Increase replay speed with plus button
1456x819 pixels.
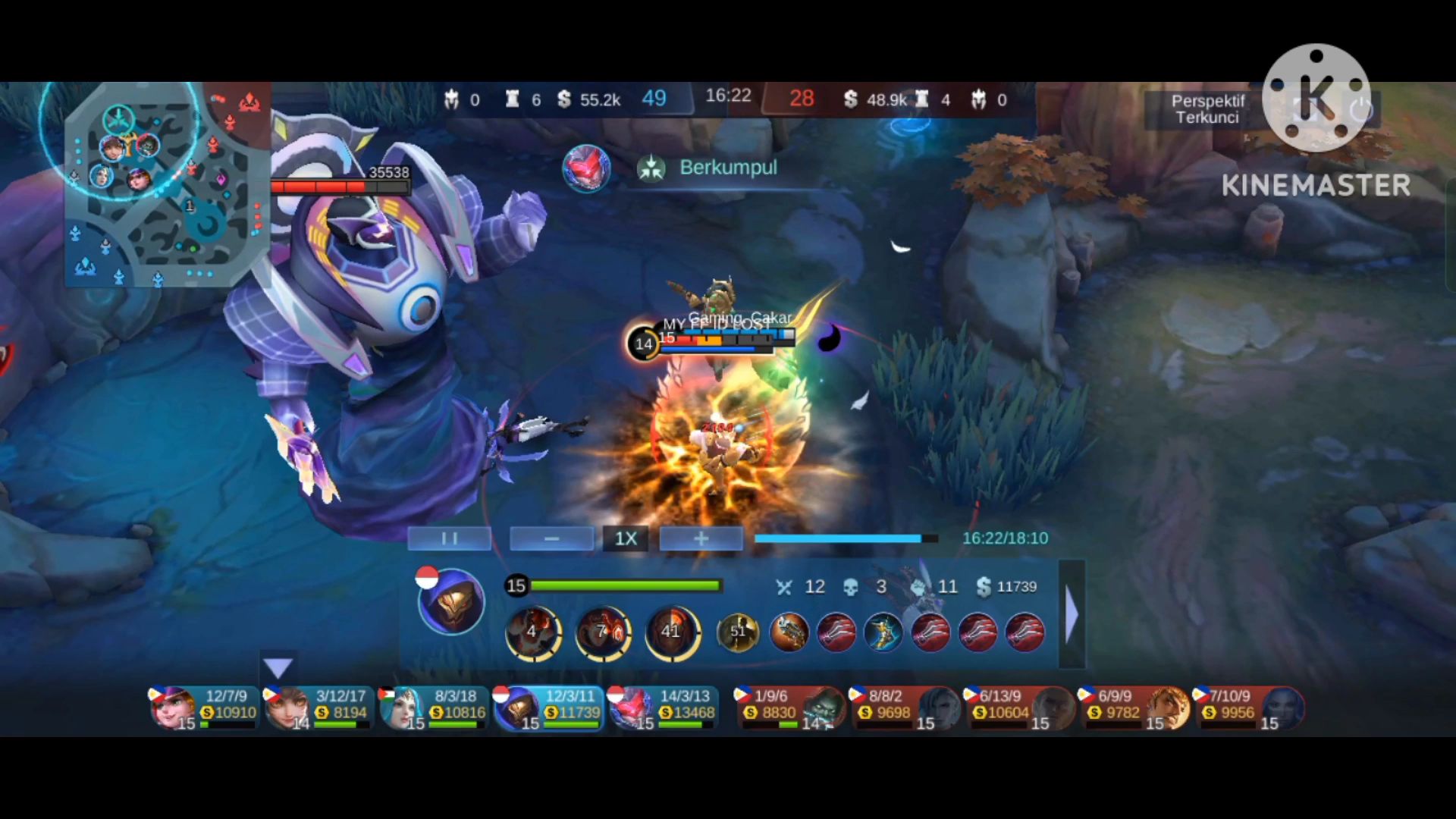pyautogui.click(x=701, y=538)
